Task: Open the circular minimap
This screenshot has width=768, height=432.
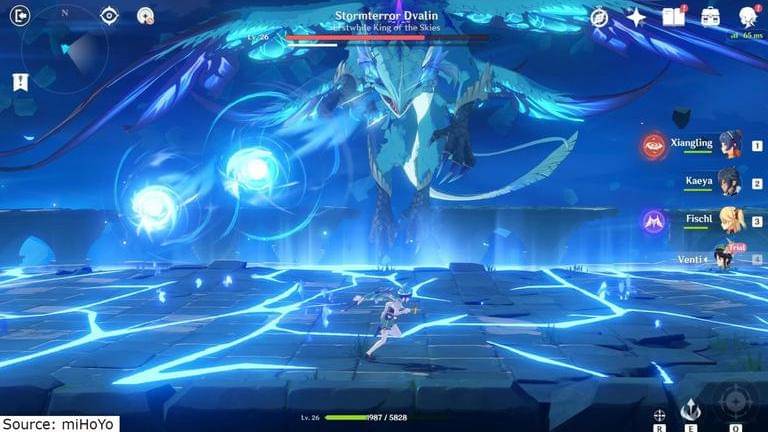Action: (66, 49)
